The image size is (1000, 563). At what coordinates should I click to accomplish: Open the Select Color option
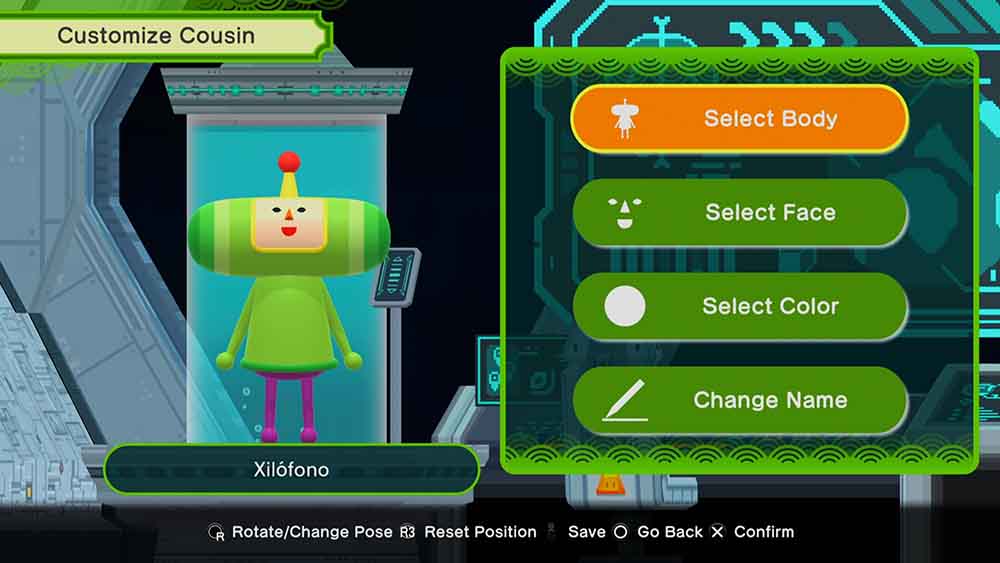point(739,306)
